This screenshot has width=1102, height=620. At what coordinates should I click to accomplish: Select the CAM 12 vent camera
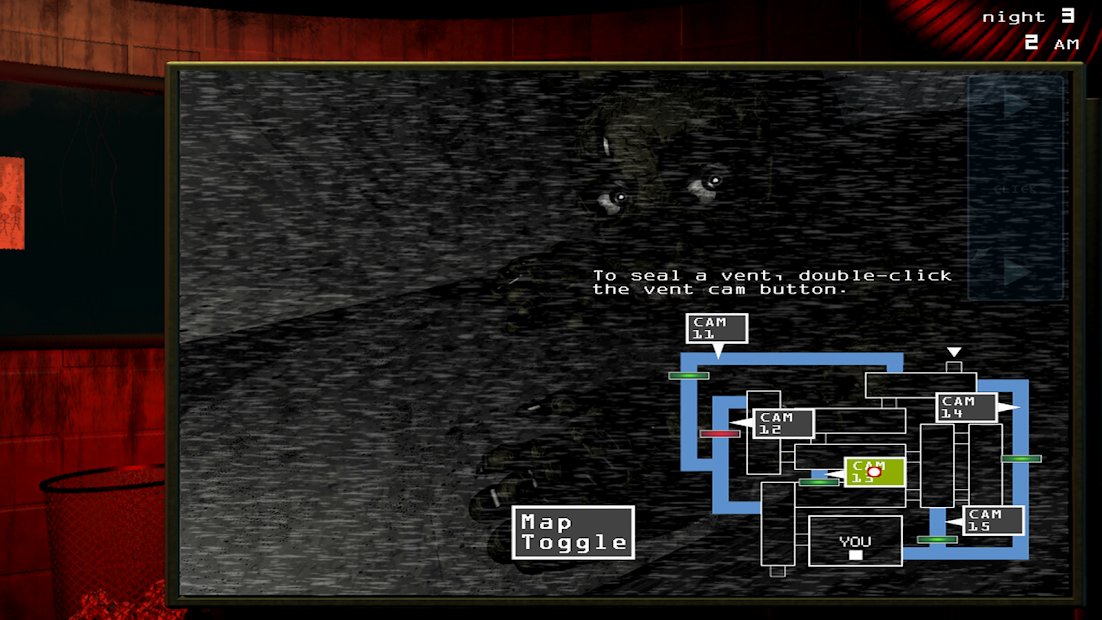tap(783, 423)
